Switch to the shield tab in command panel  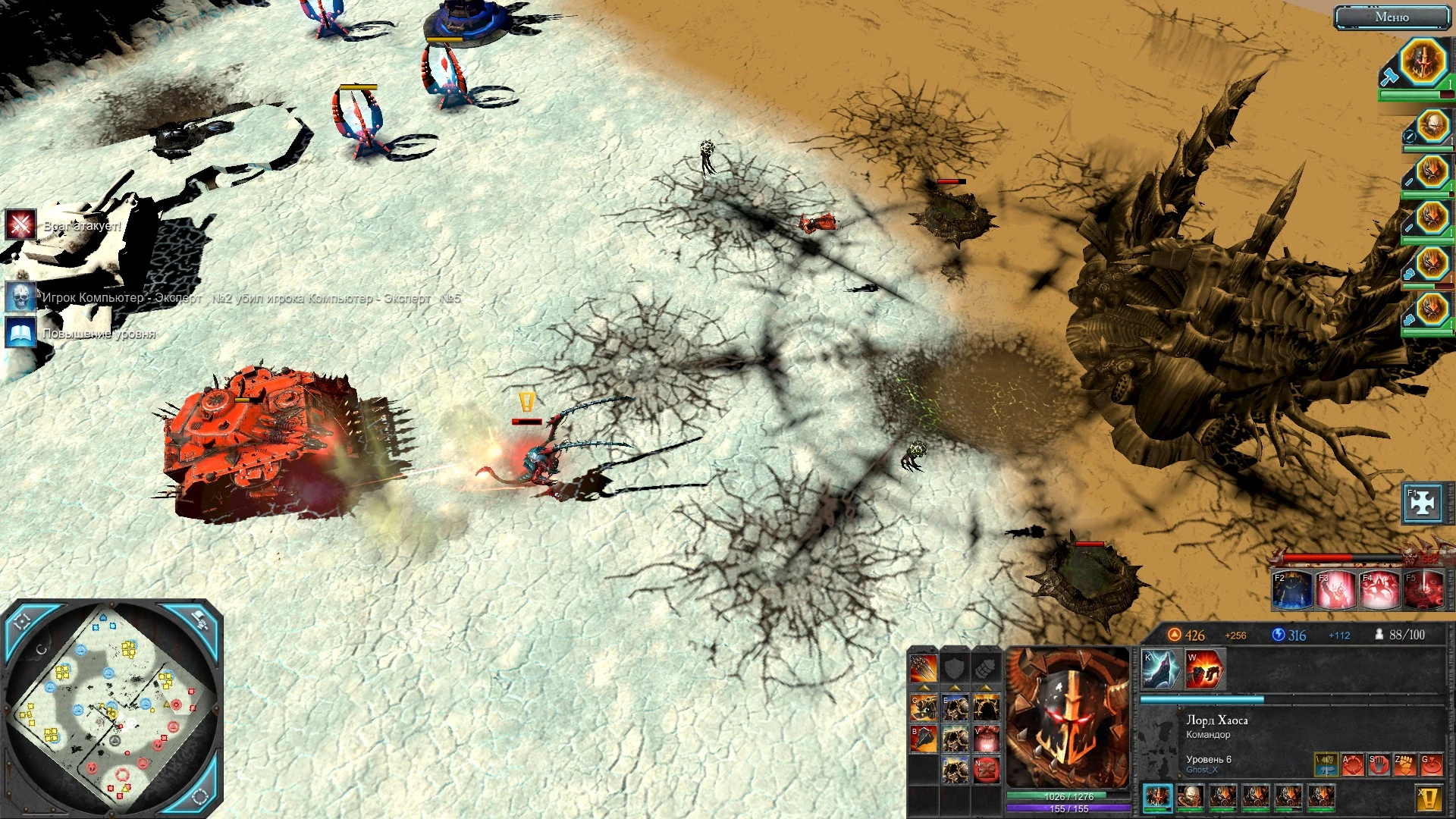point(954,667)
